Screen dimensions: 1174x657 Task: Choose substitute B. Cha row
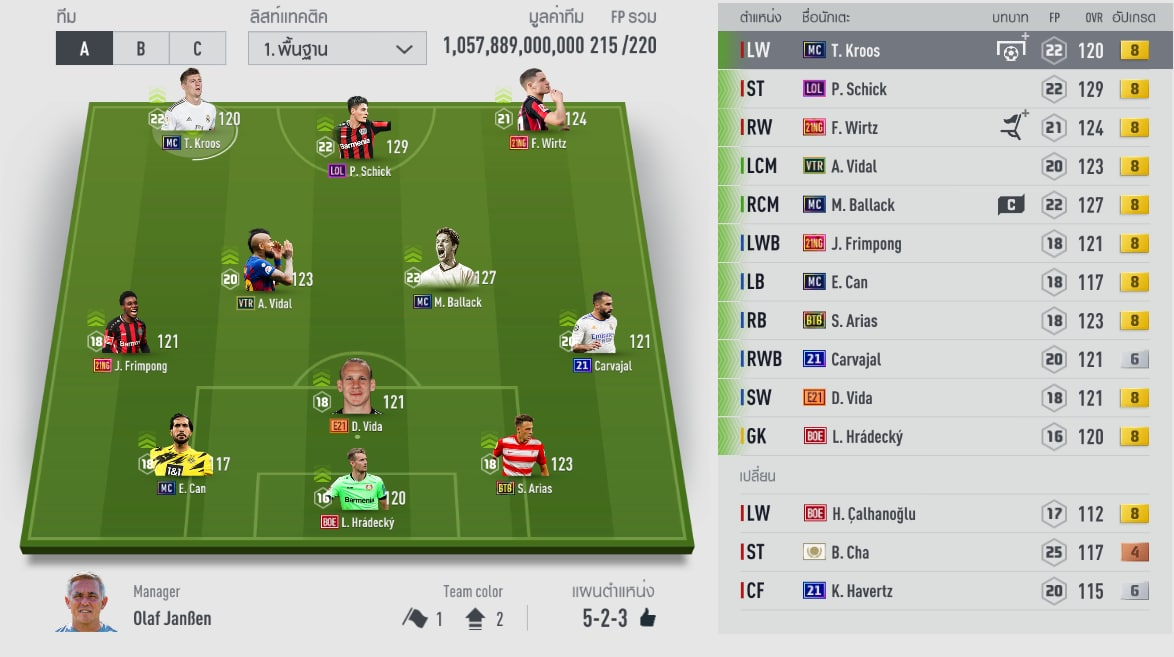945,552
